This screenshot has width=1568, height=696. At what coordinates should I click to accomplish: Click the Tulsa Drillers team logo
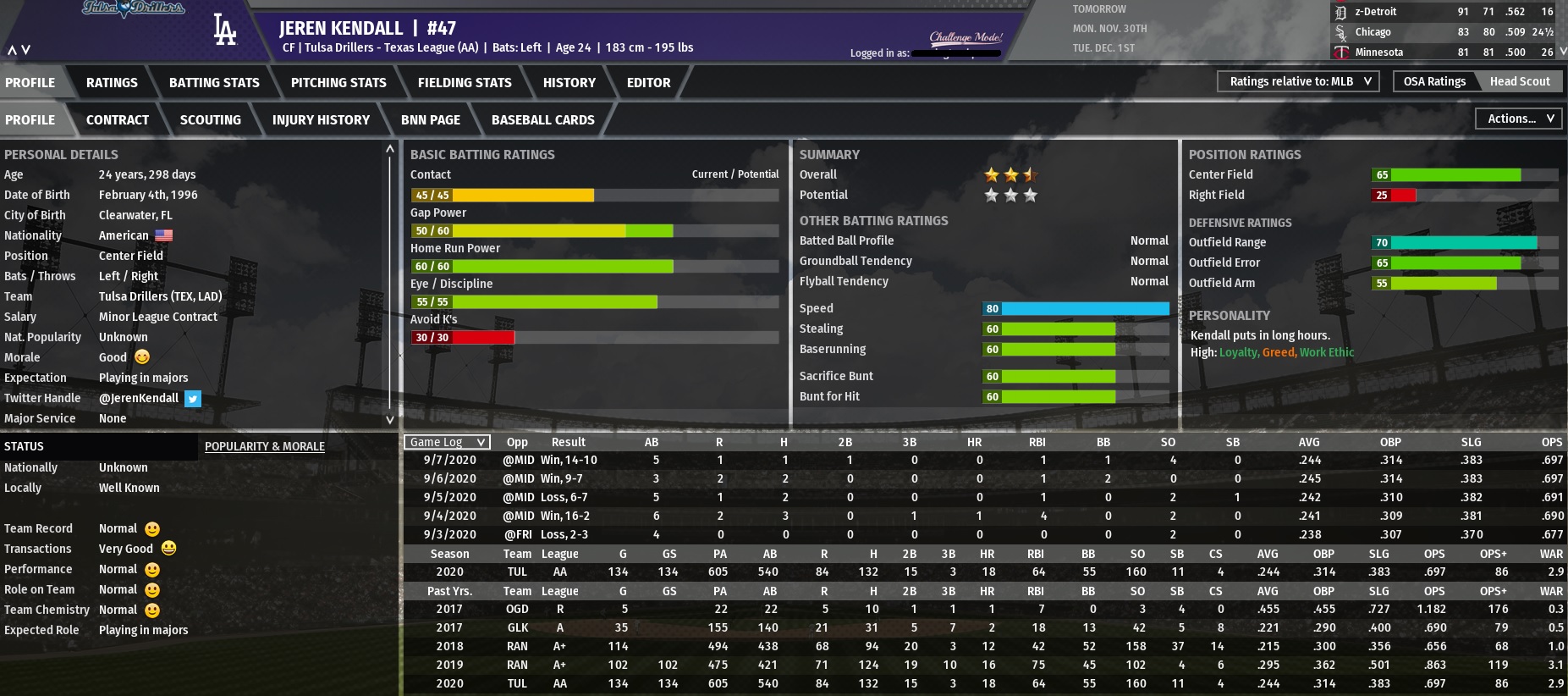pos(134,9)
